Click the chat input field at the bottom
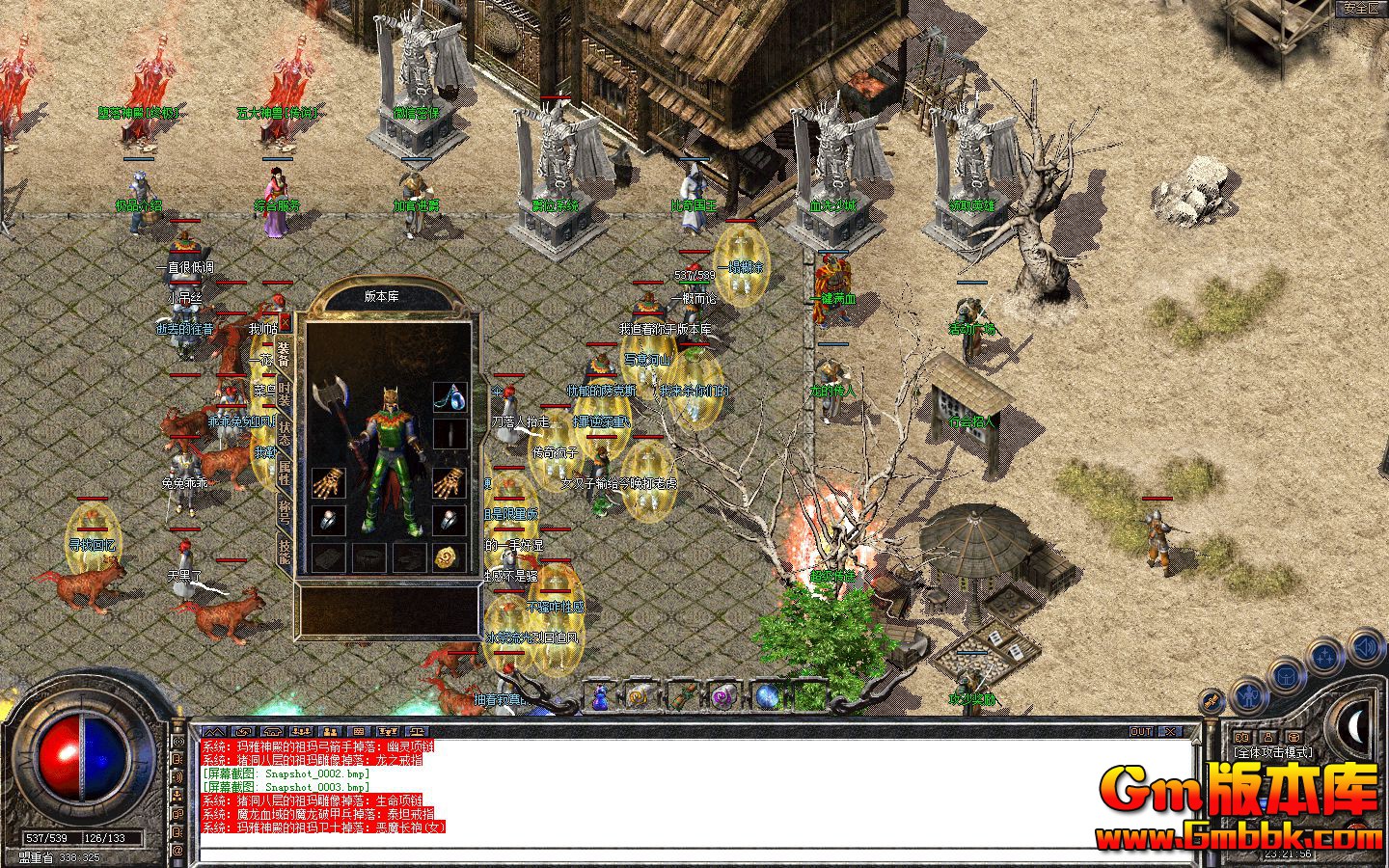The image size is (1389, 868). click(x=675, y=854)
